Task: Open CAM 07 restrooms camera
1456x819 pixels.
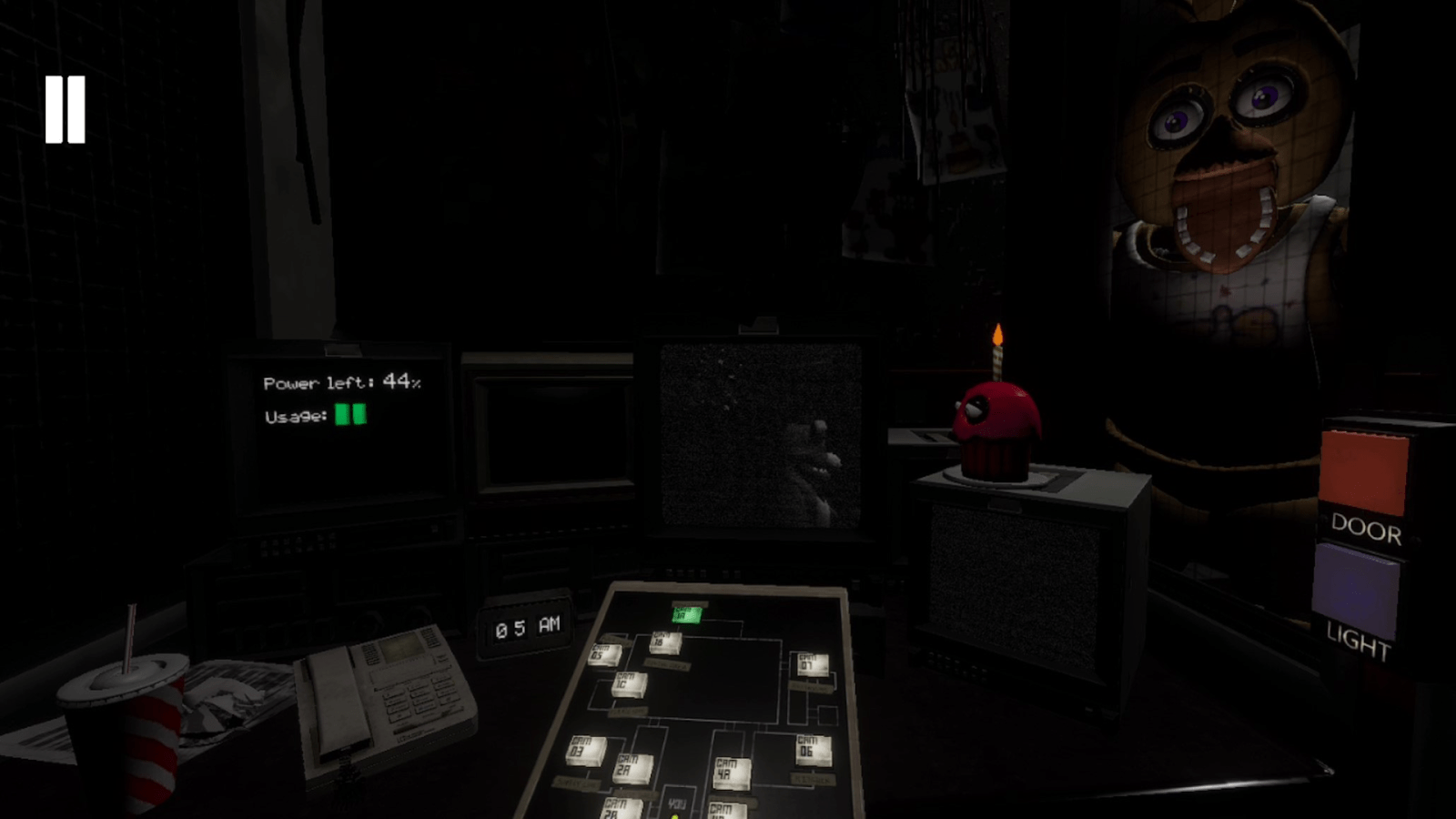Action: [813, 664]
